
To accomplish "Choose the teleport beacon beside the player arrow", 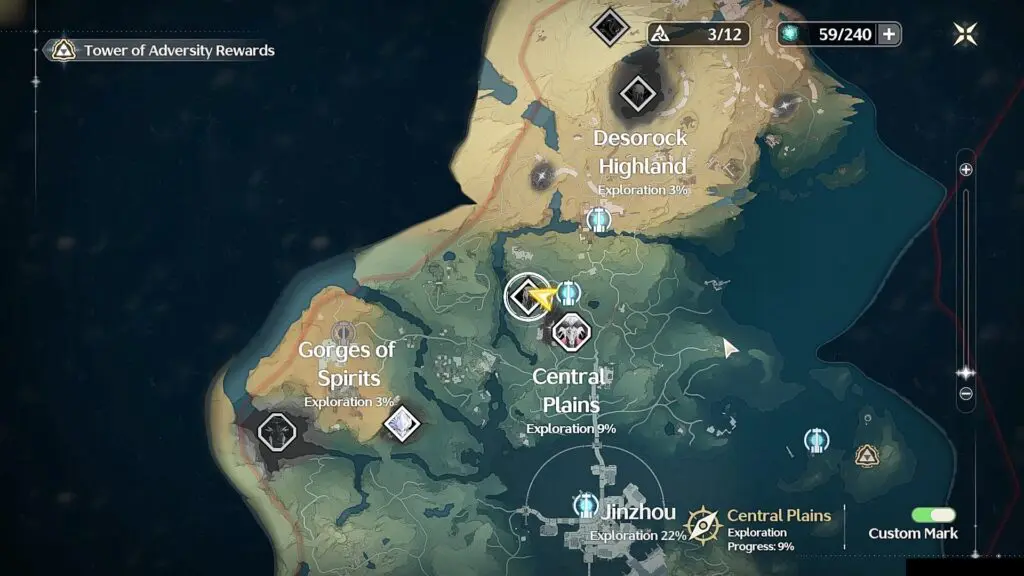I will [569, 293].
